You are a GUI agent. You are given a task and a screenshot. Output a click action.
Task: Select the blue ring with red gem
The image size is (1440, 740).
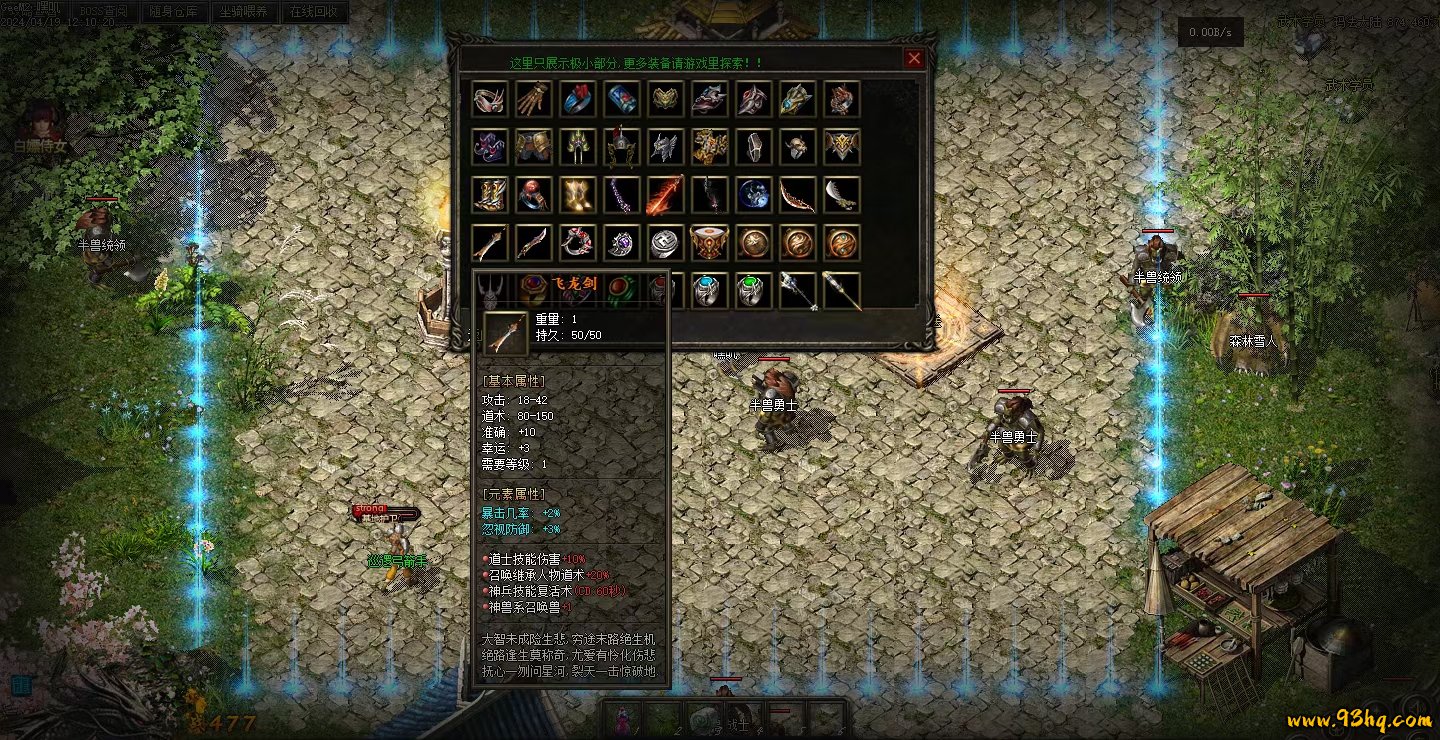pos(578,99)
